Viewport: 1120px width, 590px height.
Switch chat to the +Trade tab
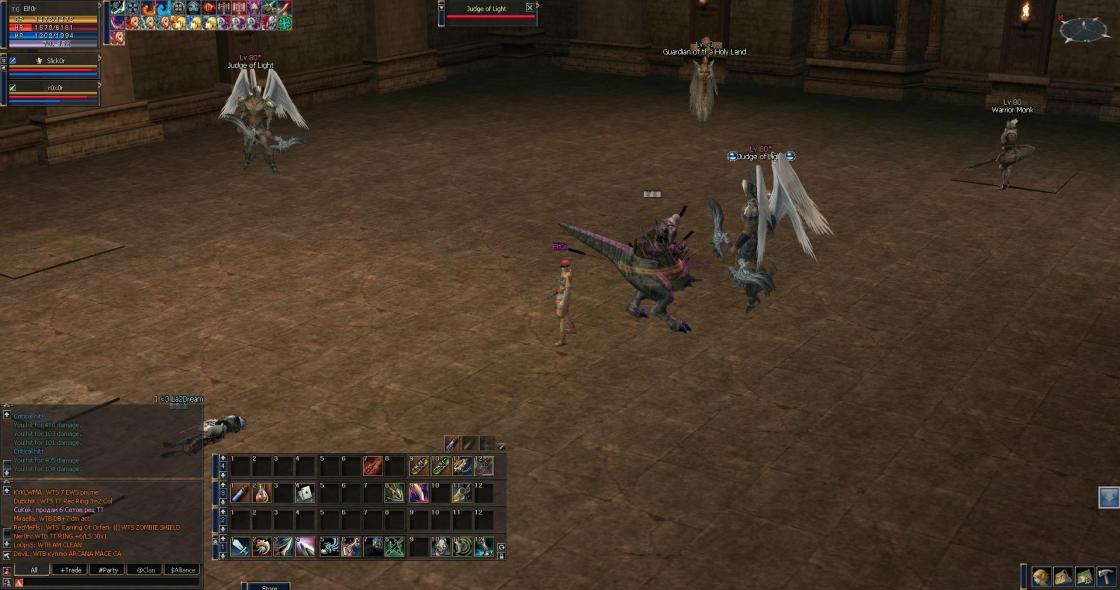70,570
